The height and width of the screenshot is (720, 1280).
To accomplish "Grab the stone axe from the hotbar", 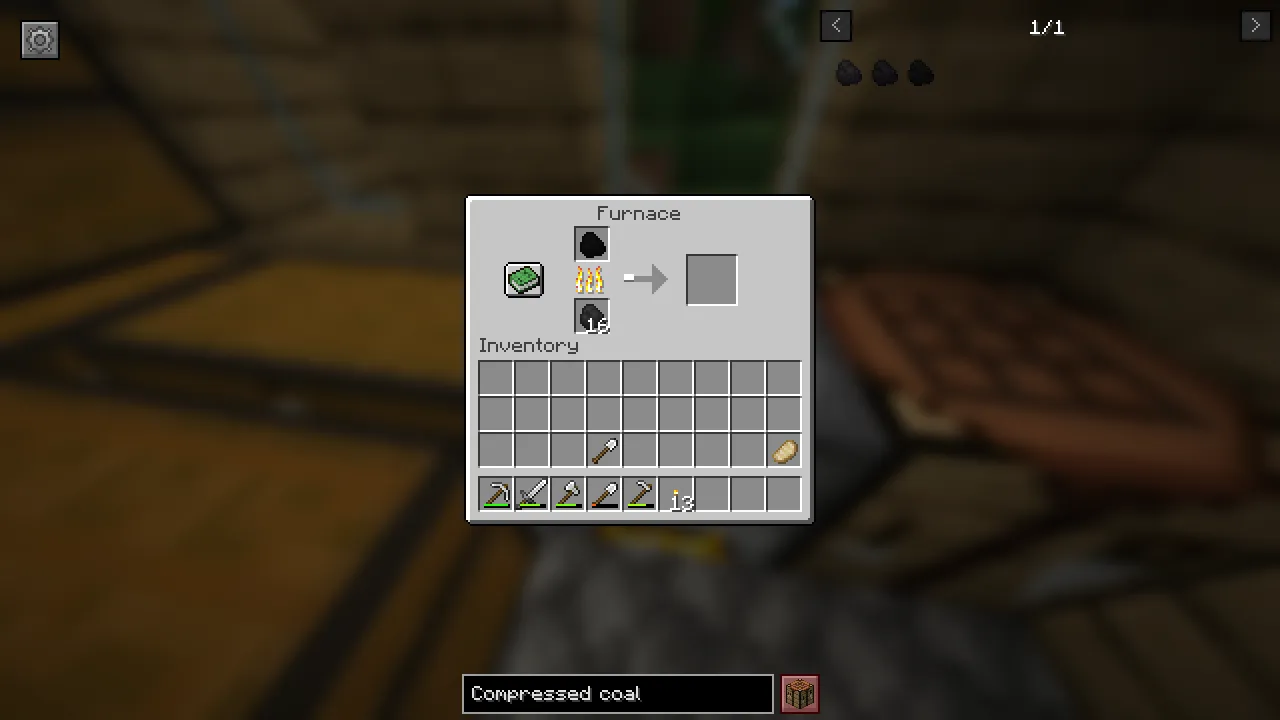I will click(x=568, y=494).
